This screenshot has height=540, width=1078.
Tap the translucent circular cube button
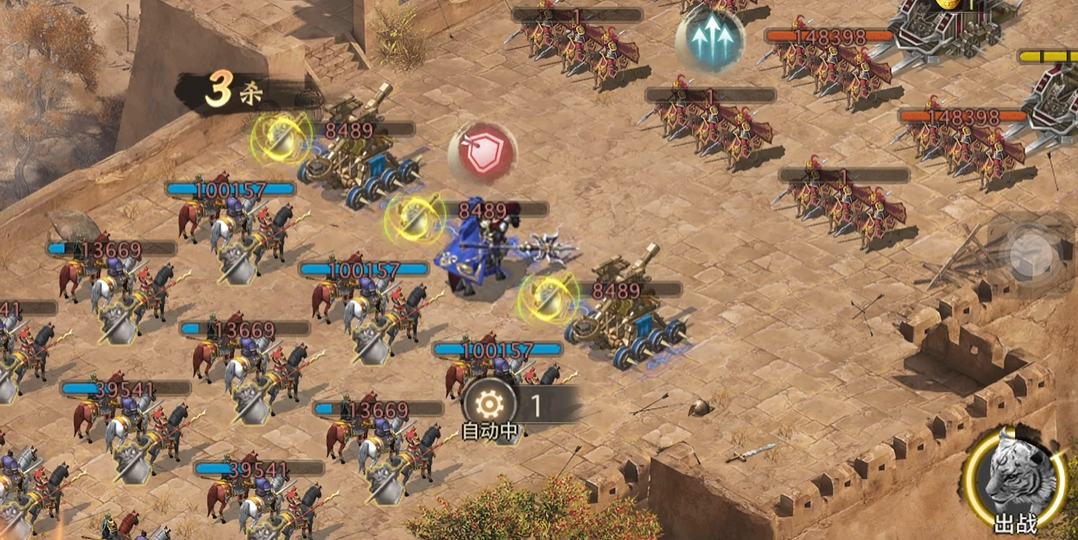1029,255
